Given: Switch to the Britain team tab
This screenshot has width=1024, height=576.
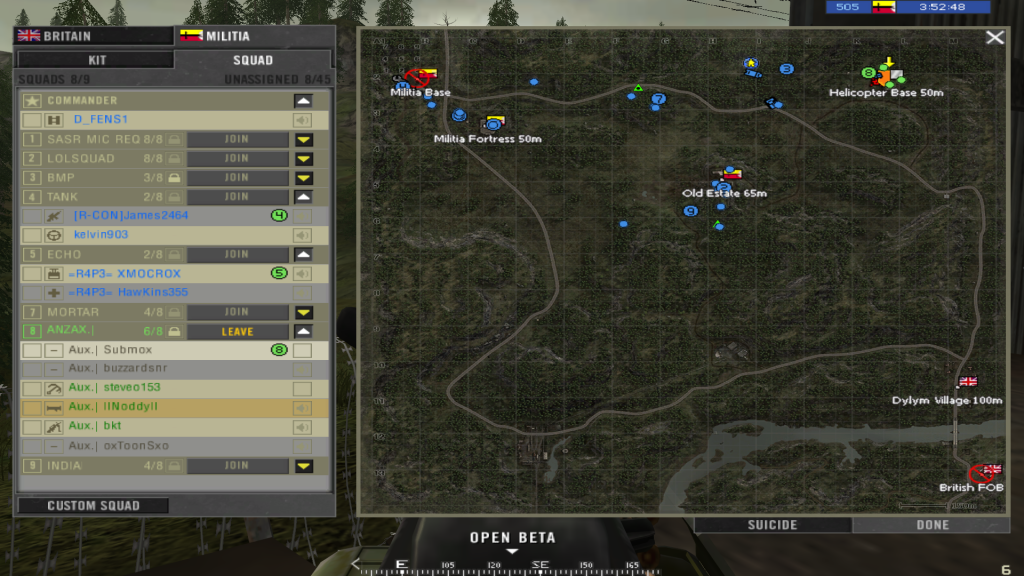Looking at the screenshot, I should pos(91,37).
